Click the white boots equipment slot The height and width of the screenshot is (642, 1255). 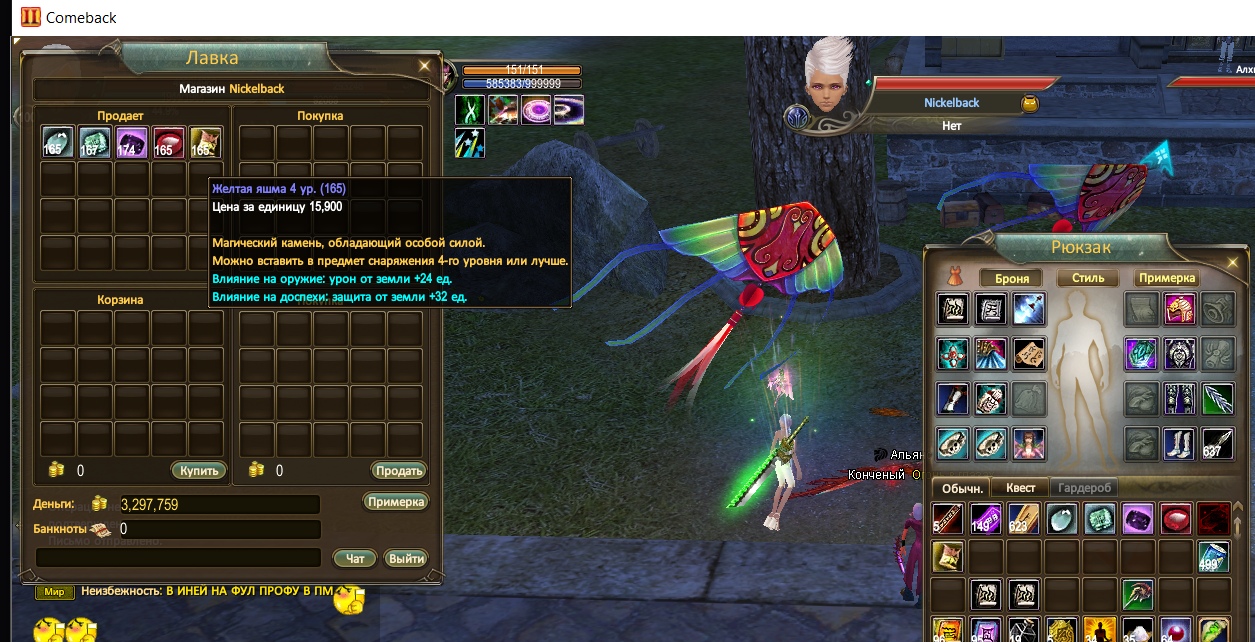1179,443
